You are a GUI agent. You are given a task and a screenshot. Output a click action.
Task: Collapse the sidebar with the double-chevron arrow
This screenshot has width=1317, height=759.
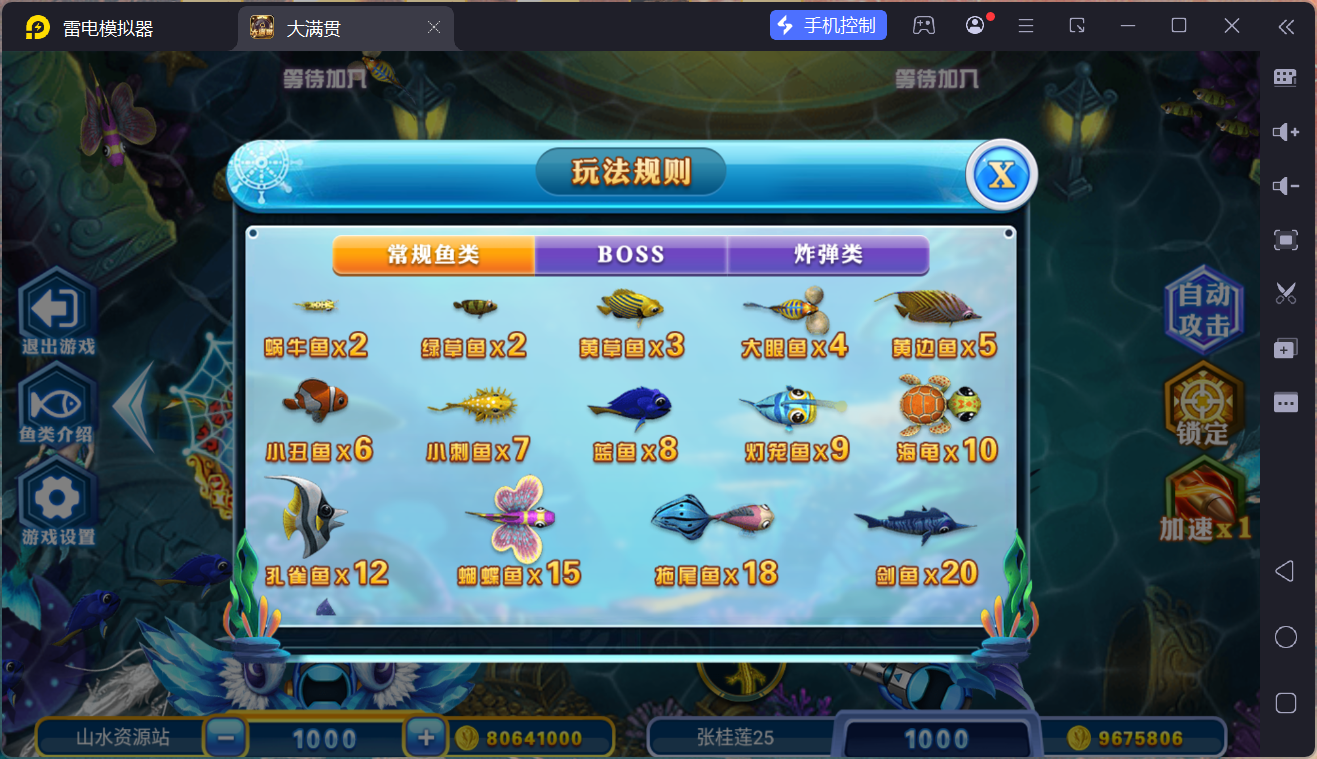point(1286,27)
